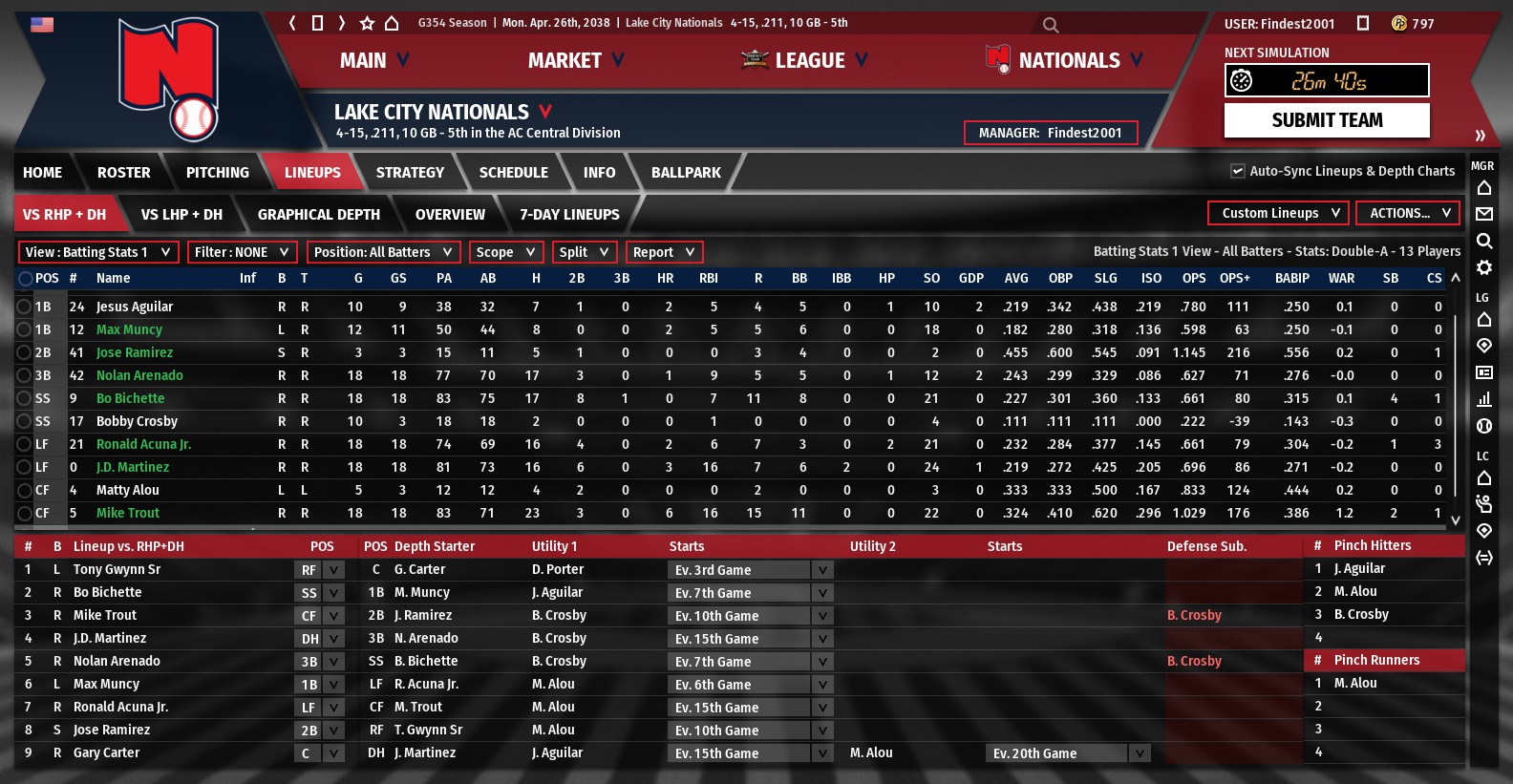Click player name Mike Trout in stats table

(x=128, y=513)
